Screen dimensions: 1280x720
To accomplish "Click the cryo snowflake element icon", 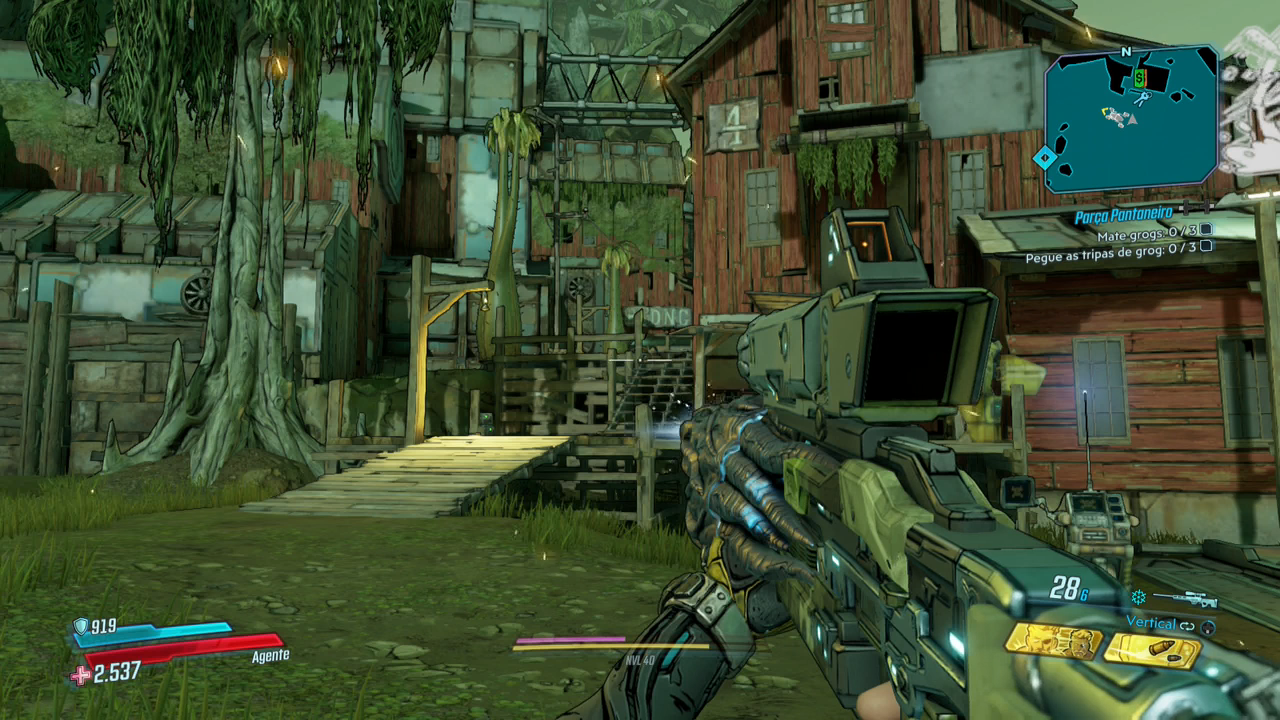I will (x=1138, y=597).
